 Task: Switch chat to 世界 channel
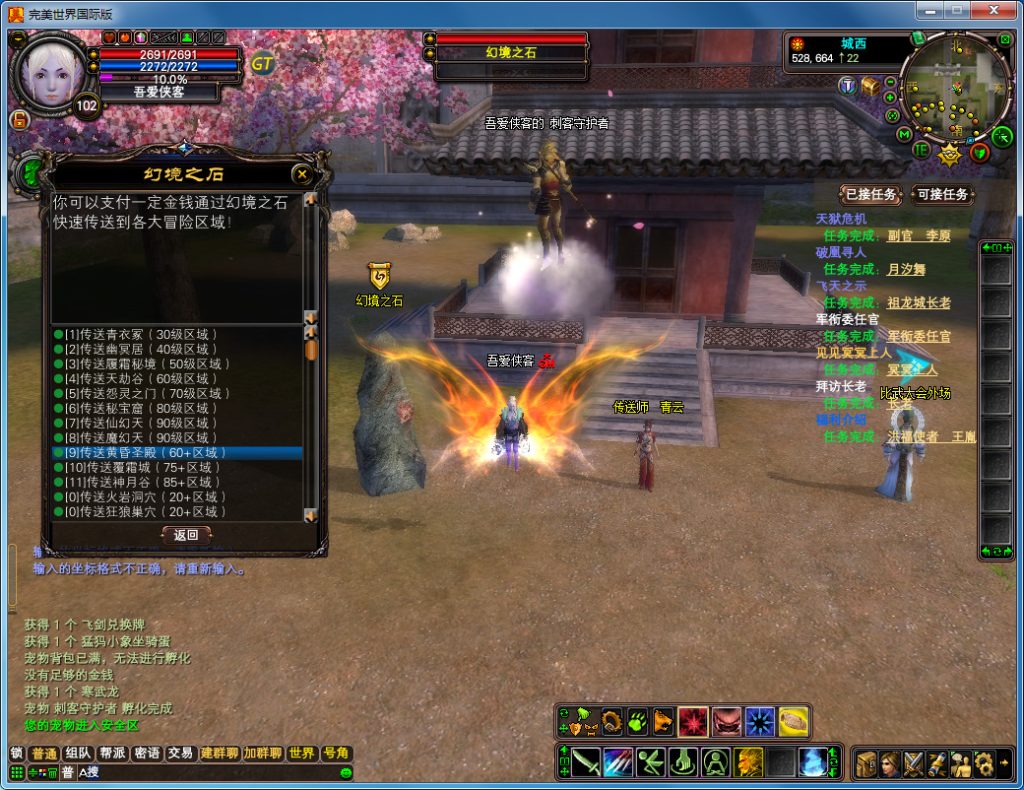(x=302, y=753)
